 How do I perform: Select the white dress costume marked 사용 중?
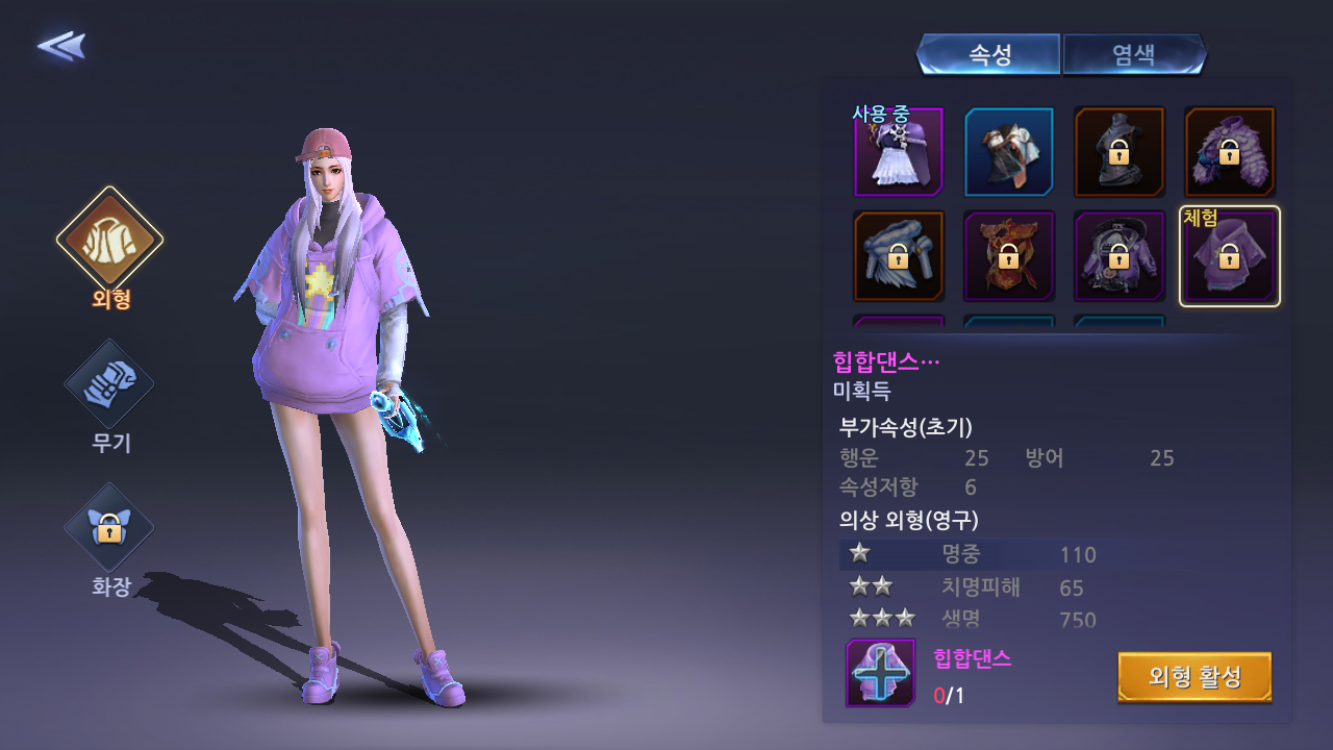tap(898, 152)
